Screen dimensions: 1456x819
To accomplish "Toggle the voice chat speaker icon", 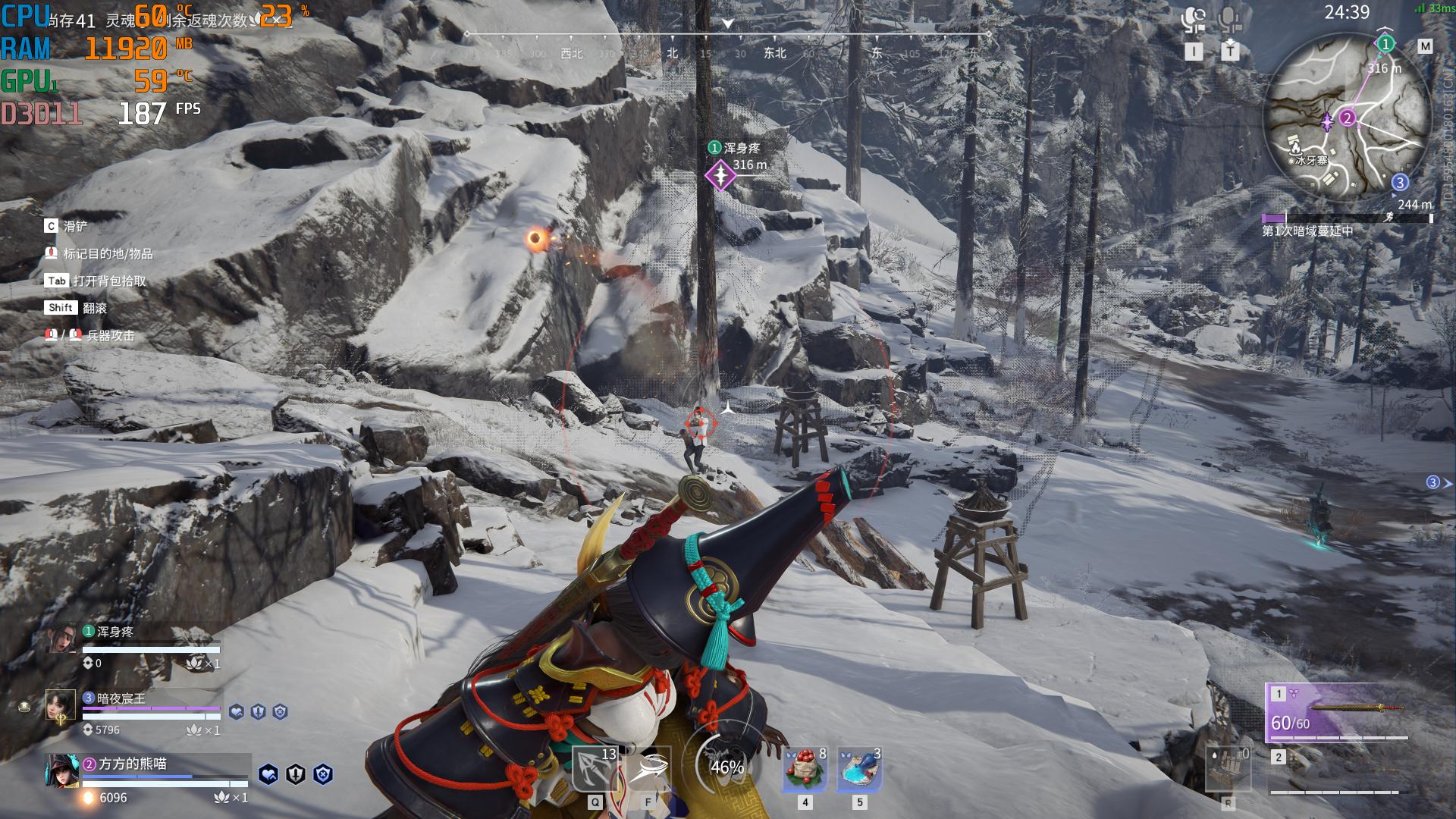I will (x=1194, y=20).
